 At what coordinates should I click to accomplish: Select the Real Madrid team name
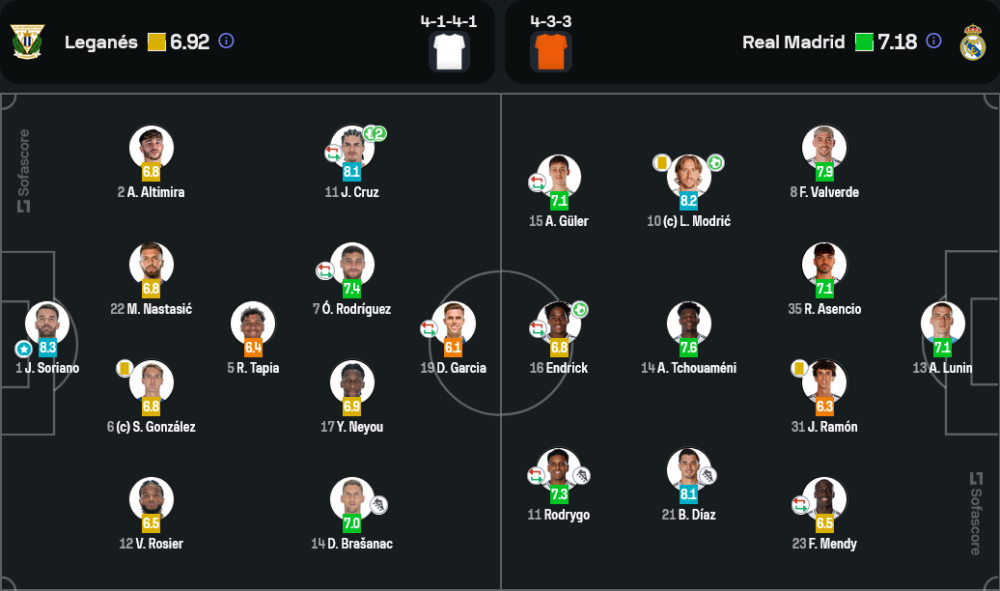pyautogui.click(x=793, y=42)
